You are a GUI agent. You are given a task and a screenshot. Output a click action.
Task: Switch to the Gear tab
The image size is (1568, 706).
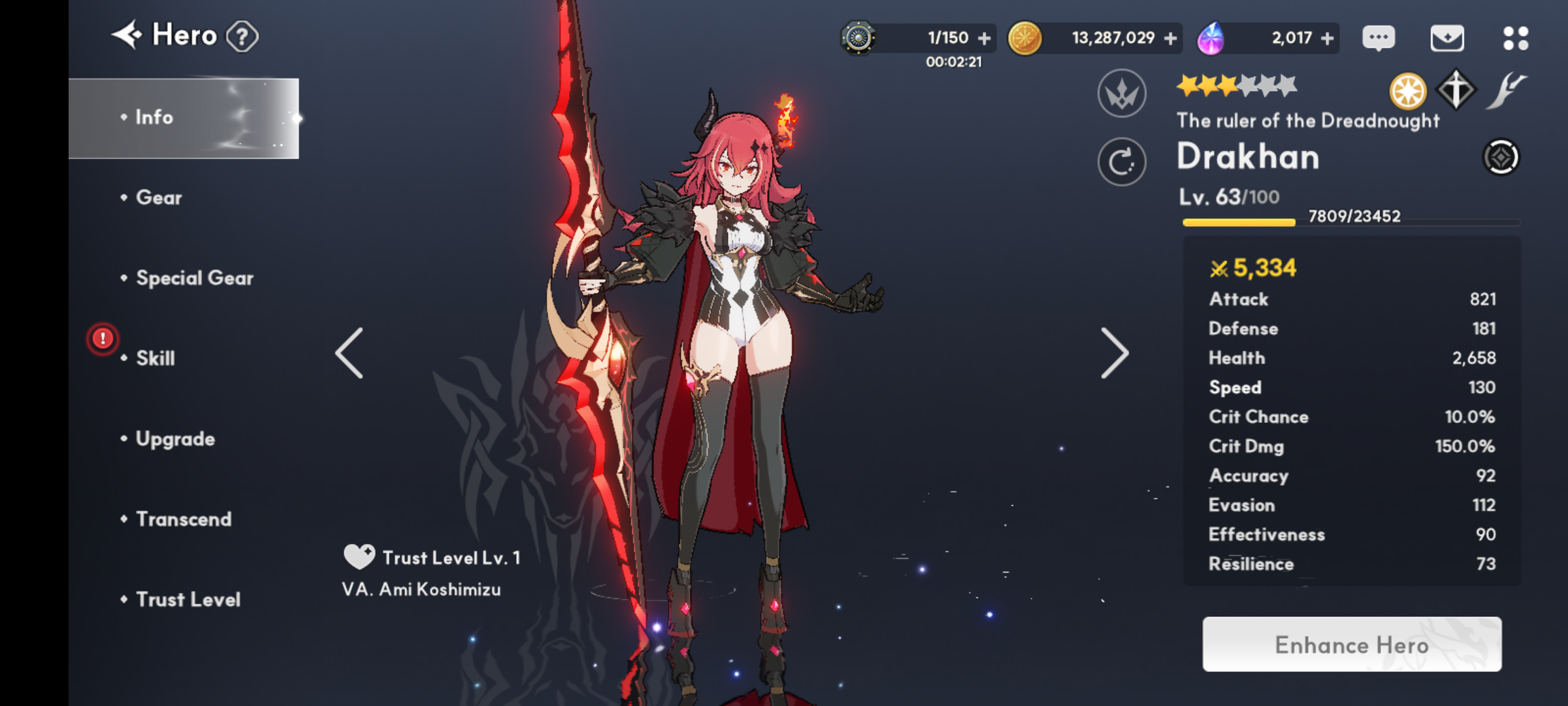[x=159, y=198]
